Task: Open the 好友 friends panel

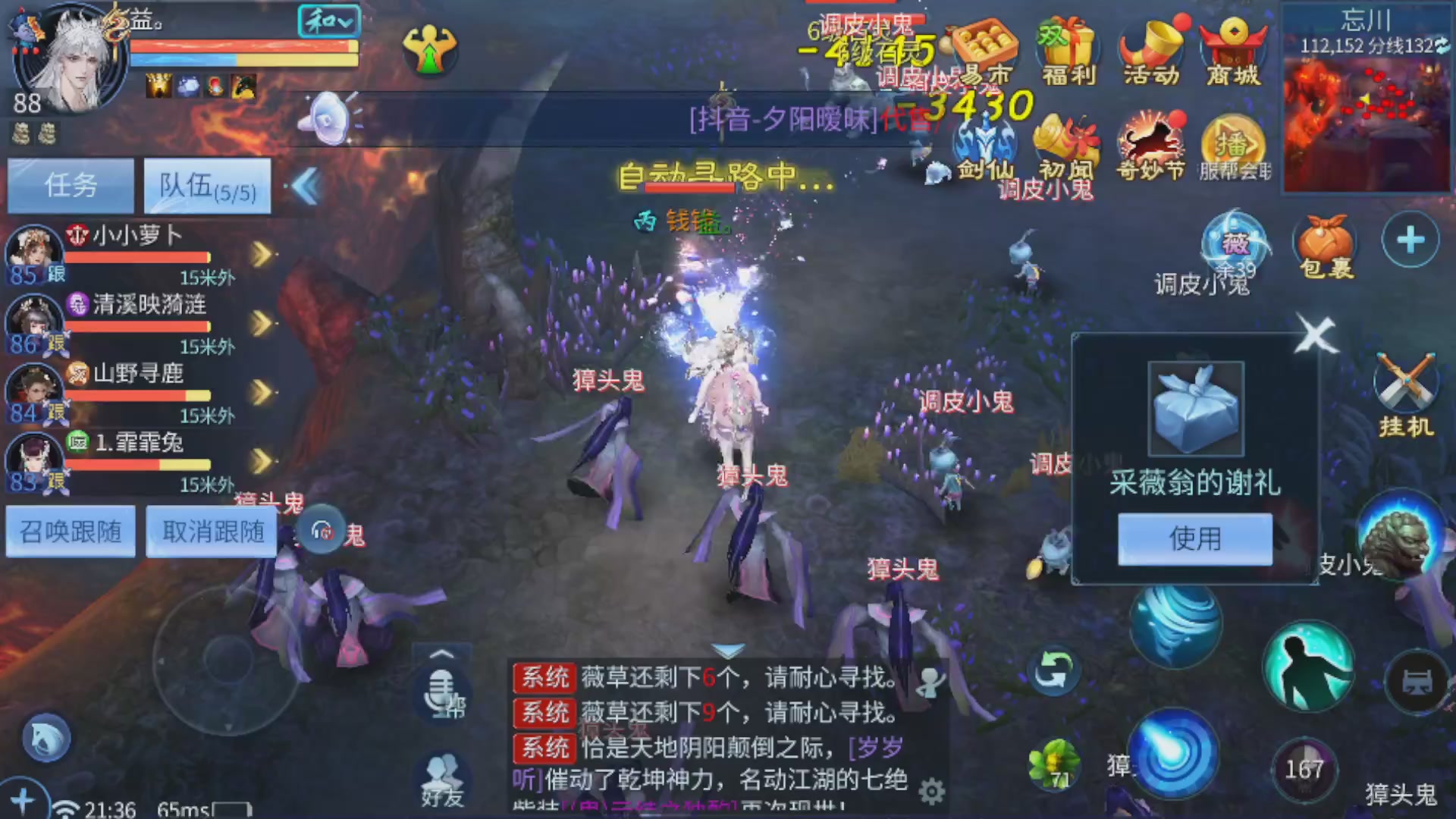Action: coord(444,777)
